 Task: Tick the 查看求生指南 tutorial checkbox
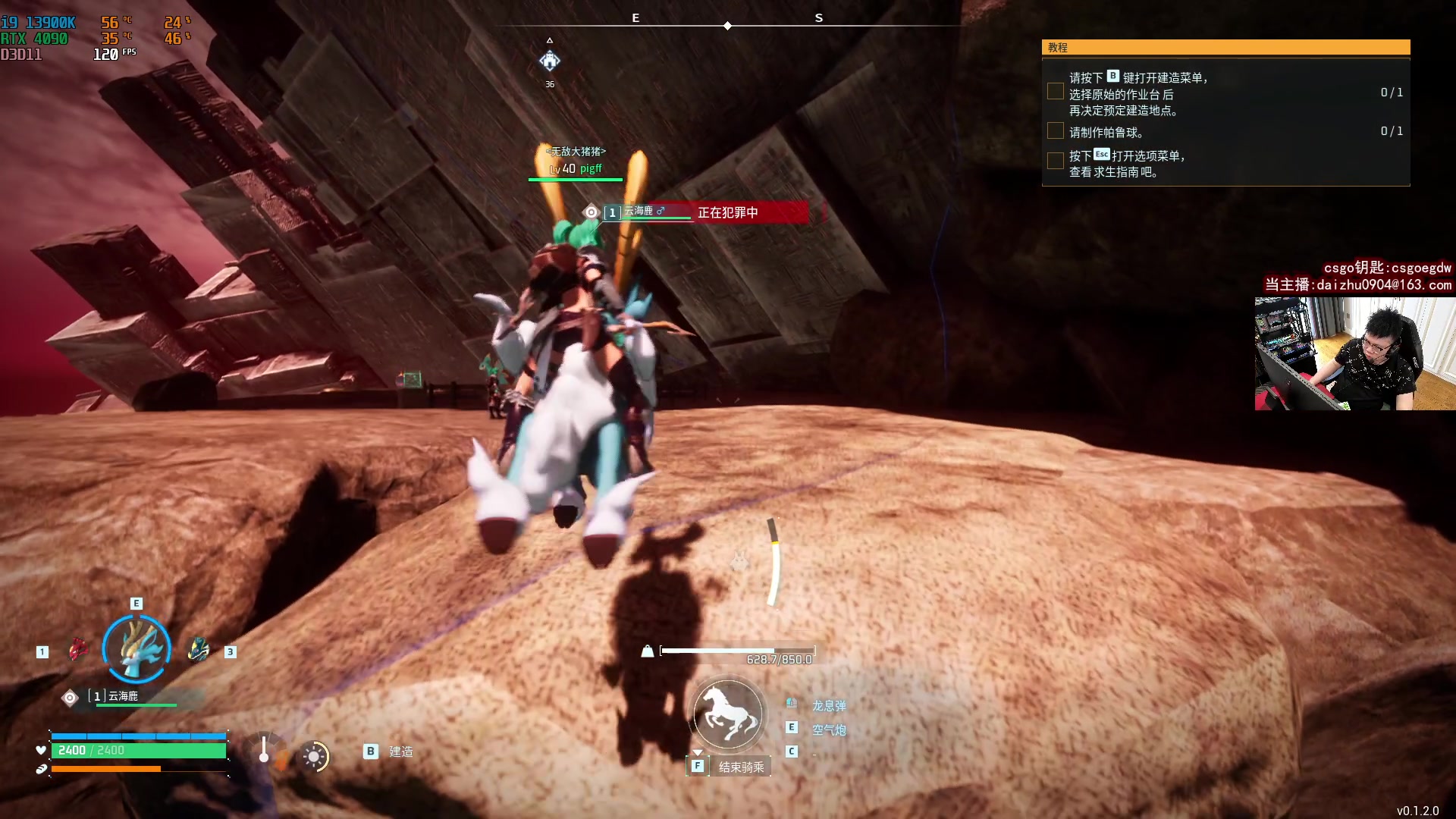click(1055, 161)
